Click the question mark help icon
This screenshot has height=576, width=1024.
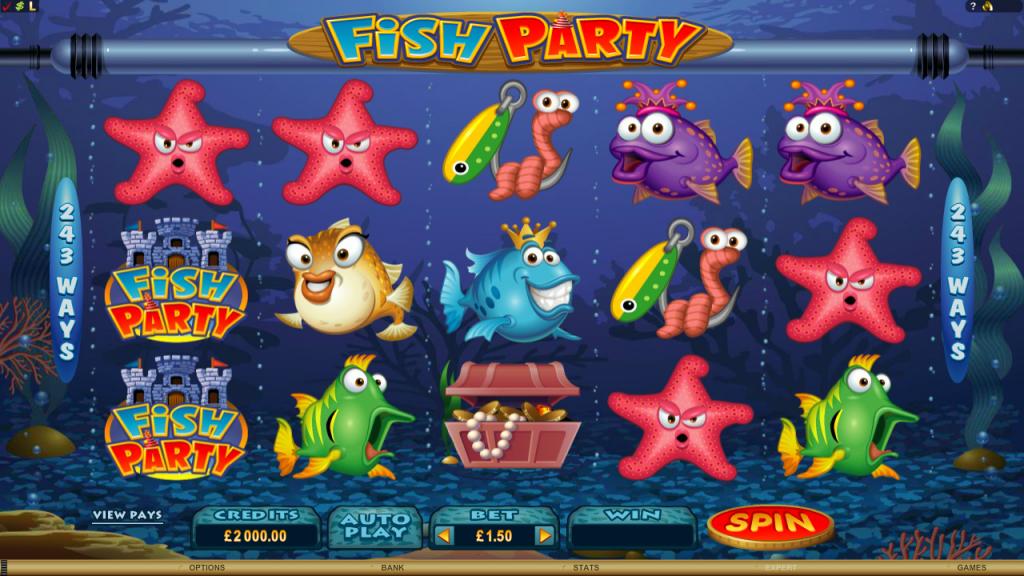973,7
